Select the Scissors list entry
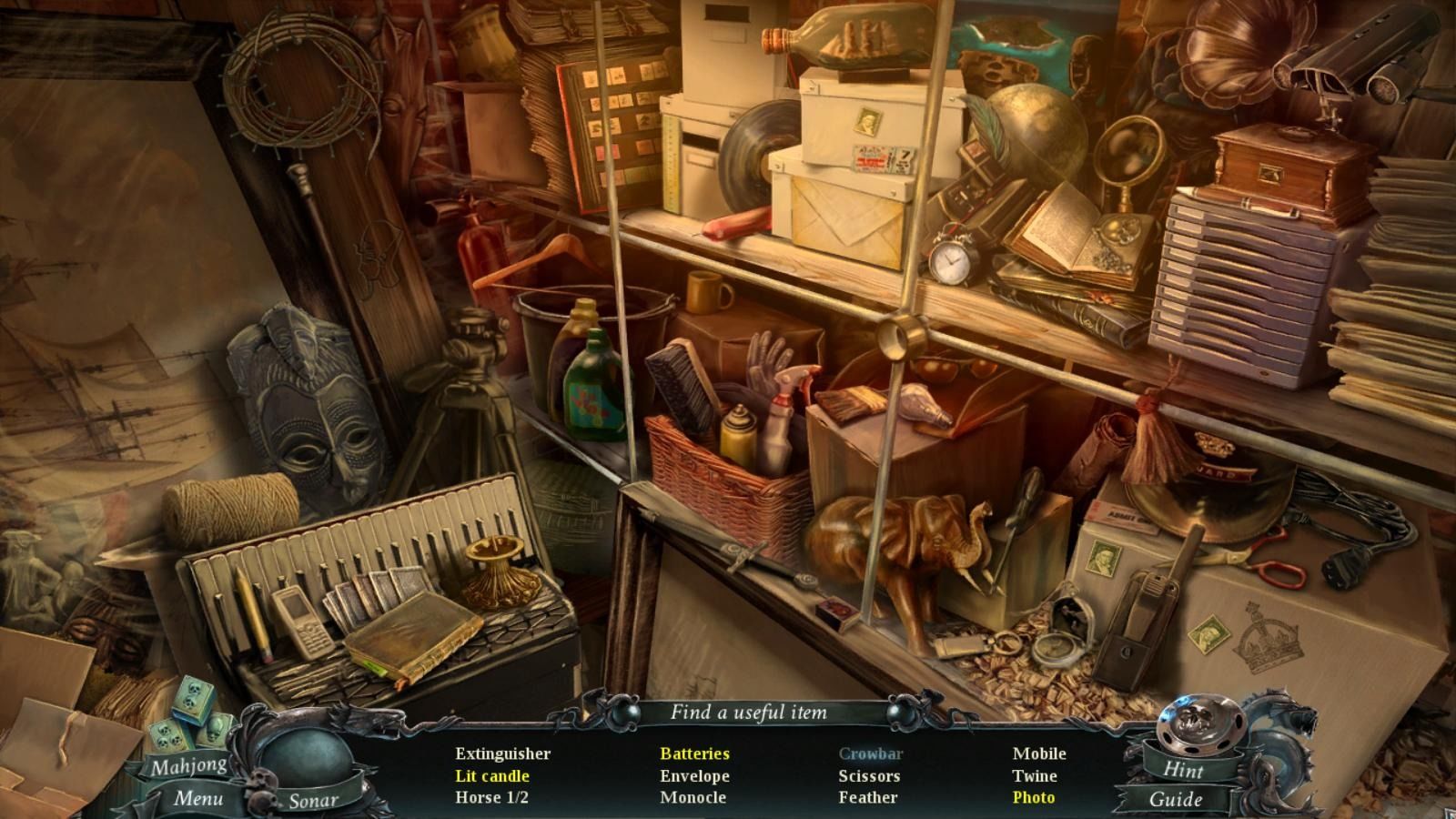Screen dimensions: 1456x819 (869, 776)
